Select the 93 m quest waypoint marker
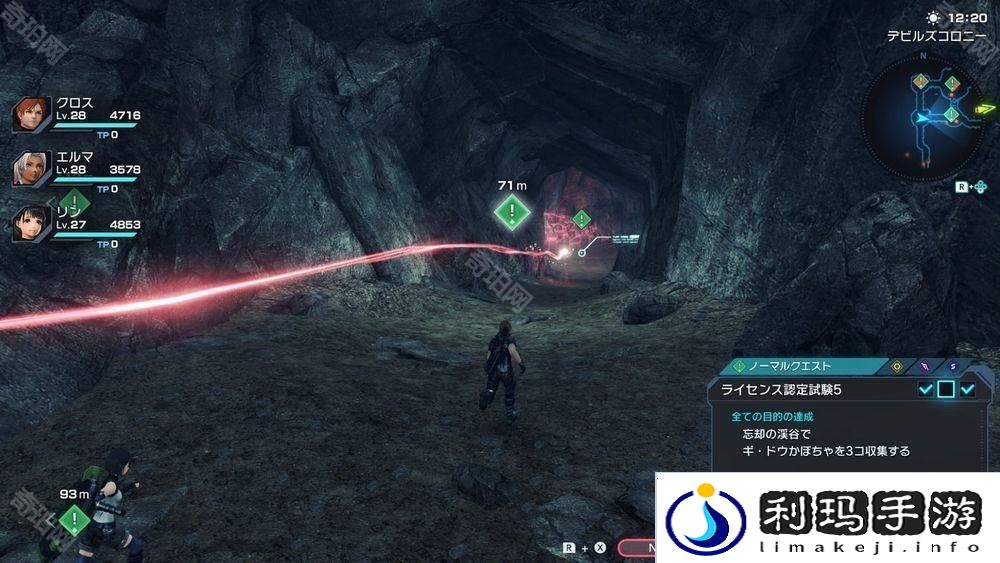This screenshot has height=563, width=1000. (74, 519)
